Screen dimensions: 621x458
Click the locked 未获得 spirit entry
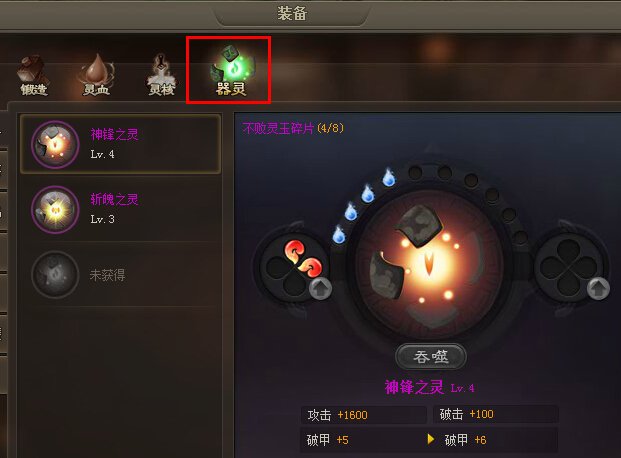(120, 273)
